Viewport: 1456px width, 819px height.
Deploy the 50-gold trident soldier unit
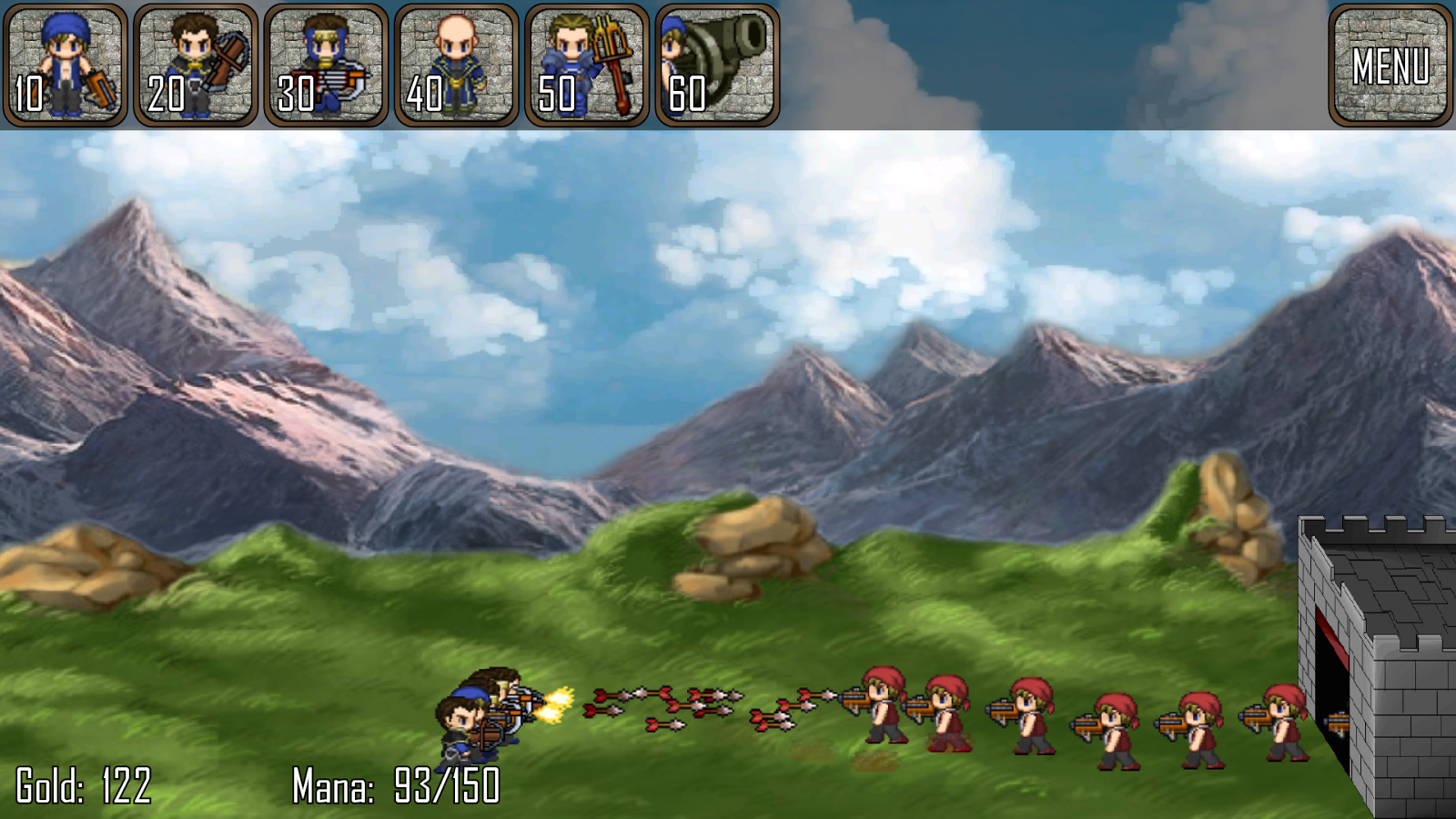586,66
